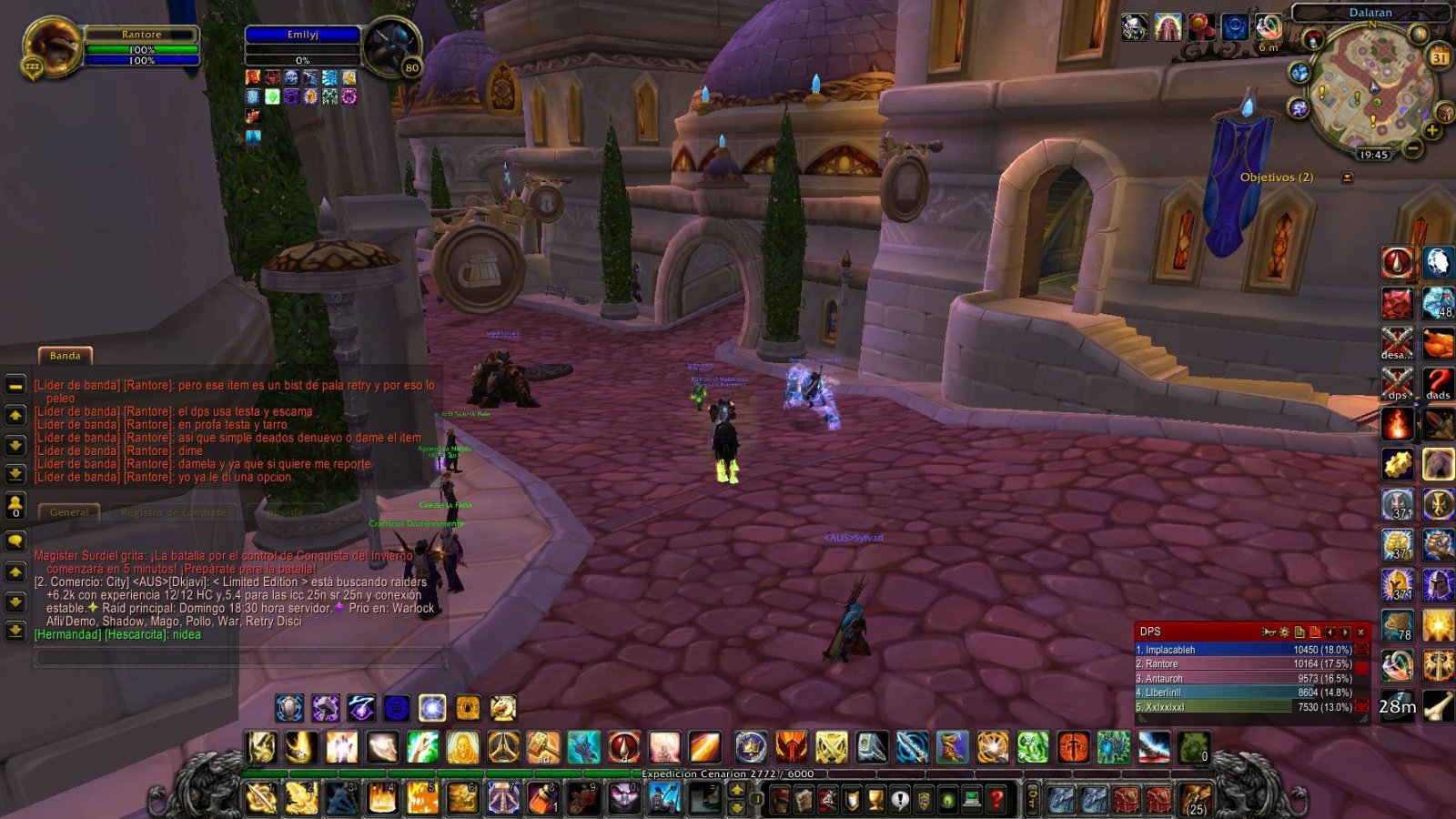The image size is (1456, 819).
Task: Open the calendar showing day 31
Action: coord(1439,57)
